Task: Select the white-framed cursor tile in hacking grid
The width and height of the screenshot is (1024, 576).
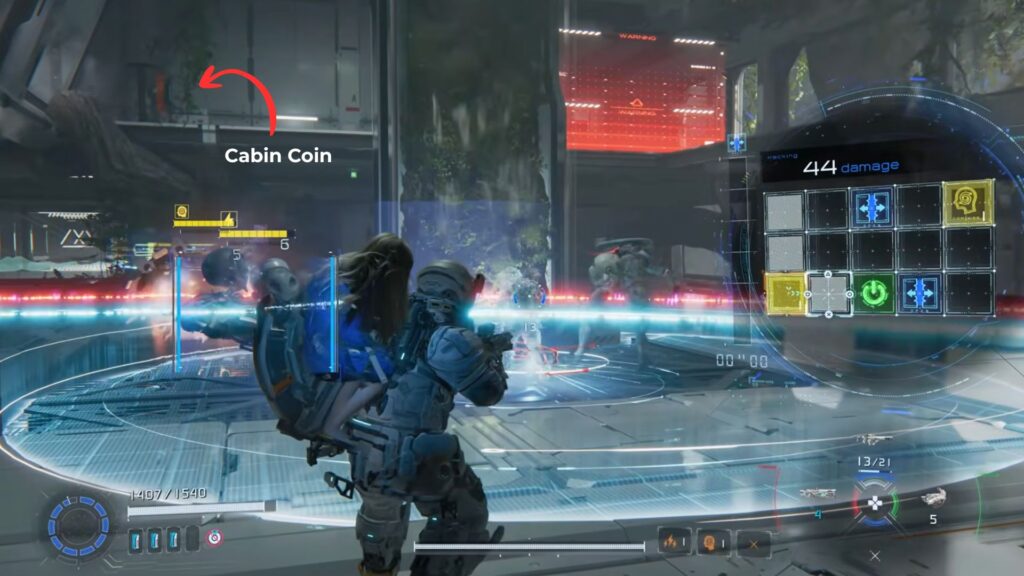Action: pos(829,295)
